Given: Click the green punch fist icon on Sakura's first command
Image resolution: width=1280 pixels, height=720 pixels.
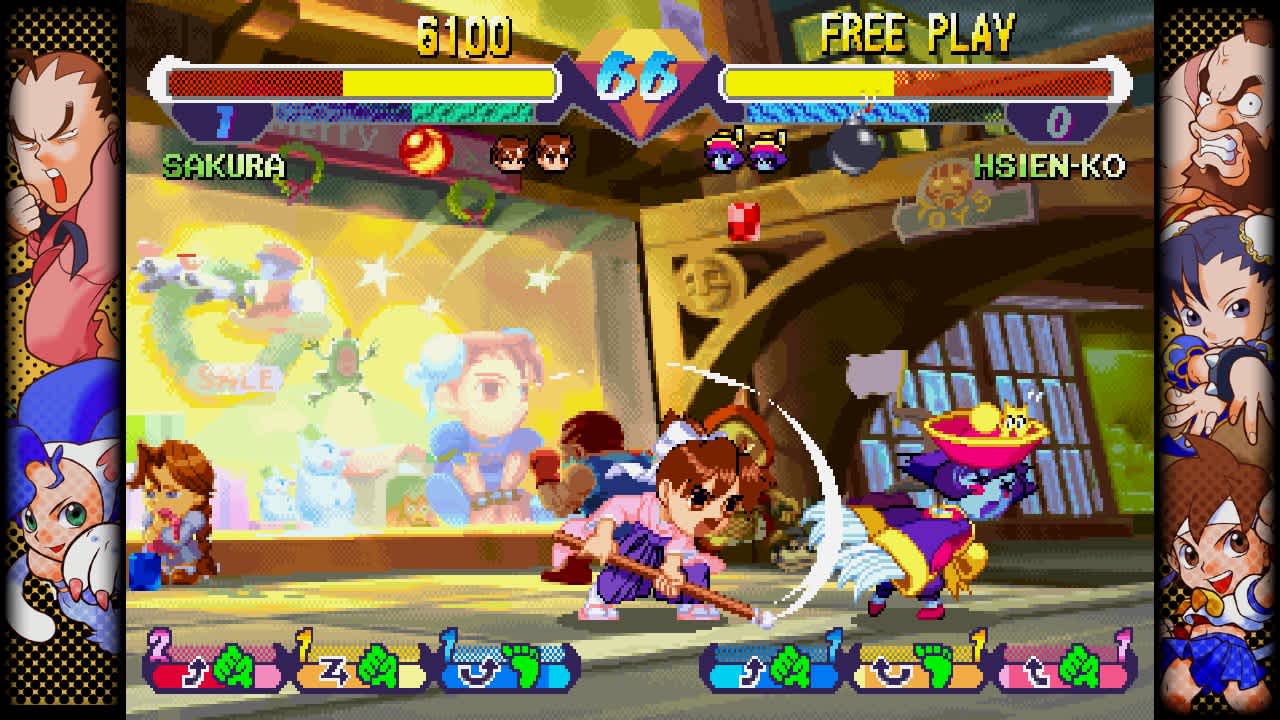Looking at the screenshot, I should point(233,665).
